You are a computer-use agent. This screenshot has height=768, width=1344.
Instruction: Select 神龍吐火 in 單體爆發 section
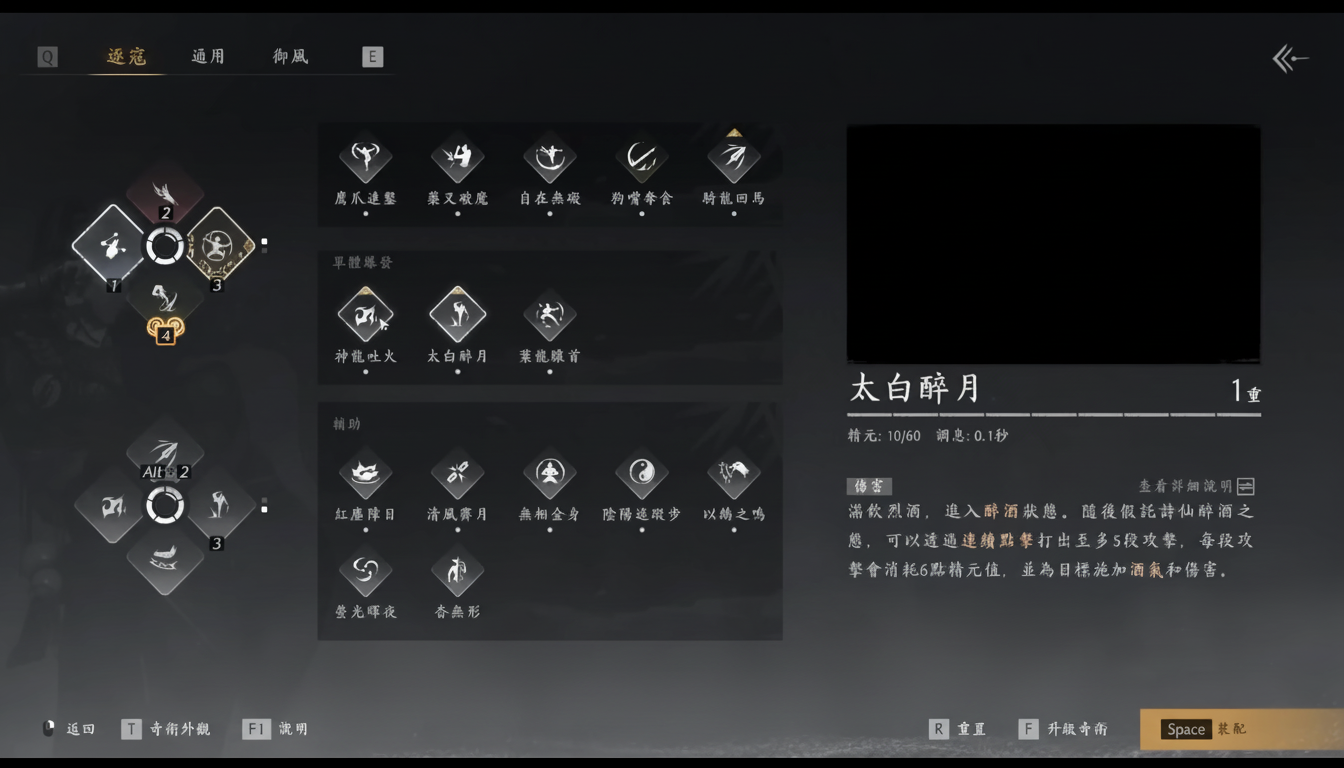365,314
